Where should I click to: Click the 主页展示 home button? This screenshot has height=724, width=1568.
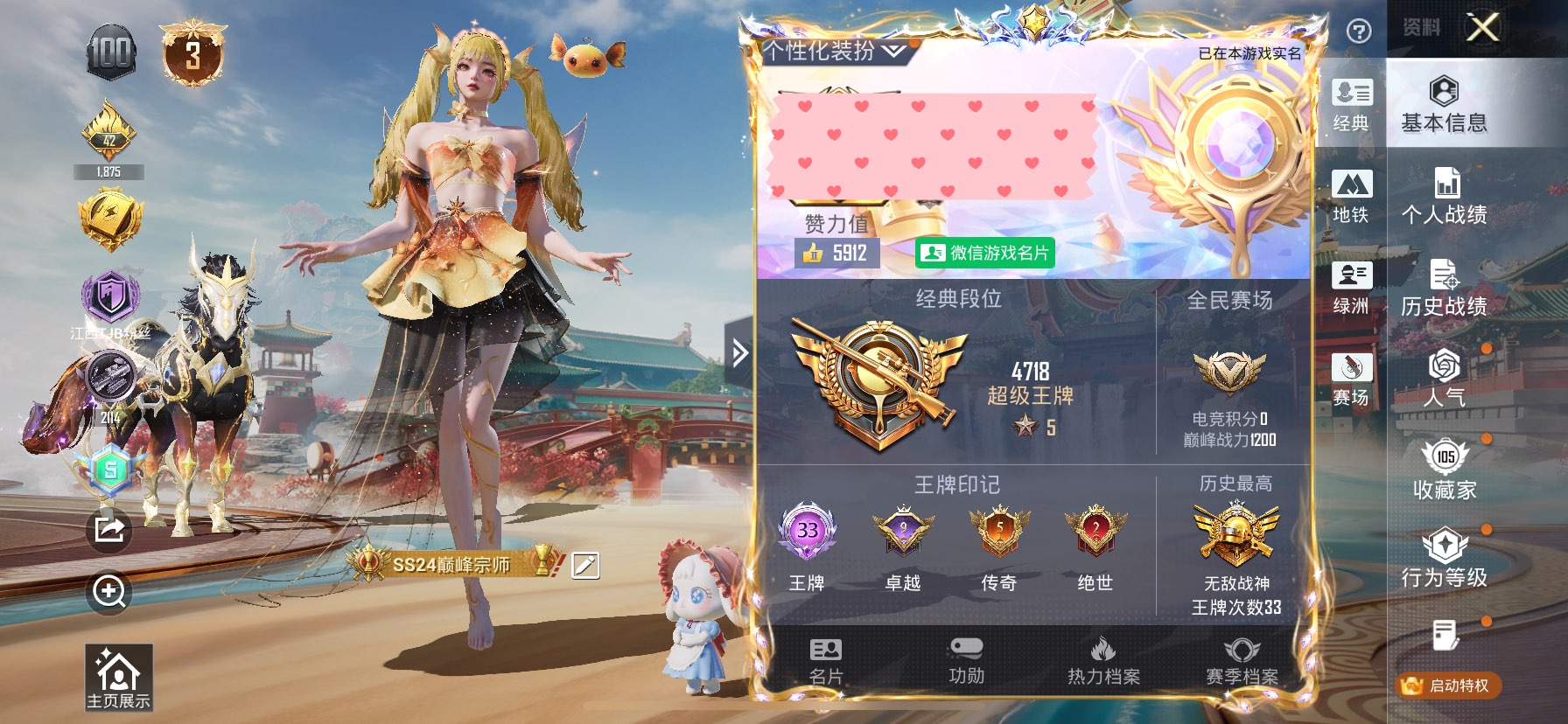[x=118, y=678]
